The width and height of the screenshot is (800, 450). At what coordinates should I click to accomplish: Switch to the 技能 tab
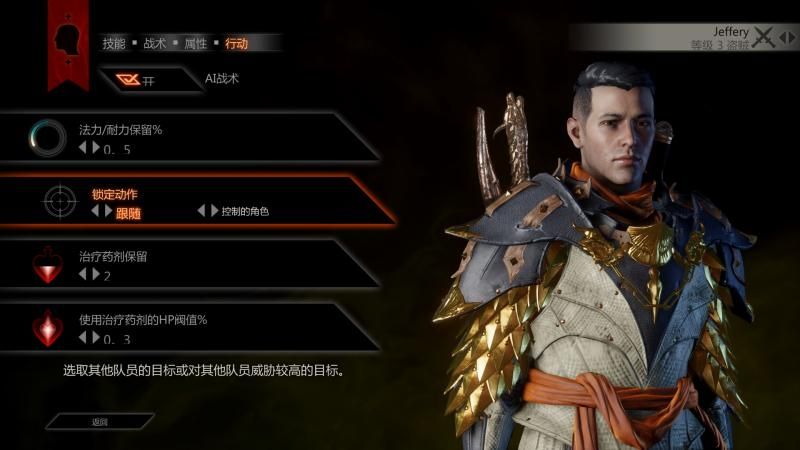point(113,43)
